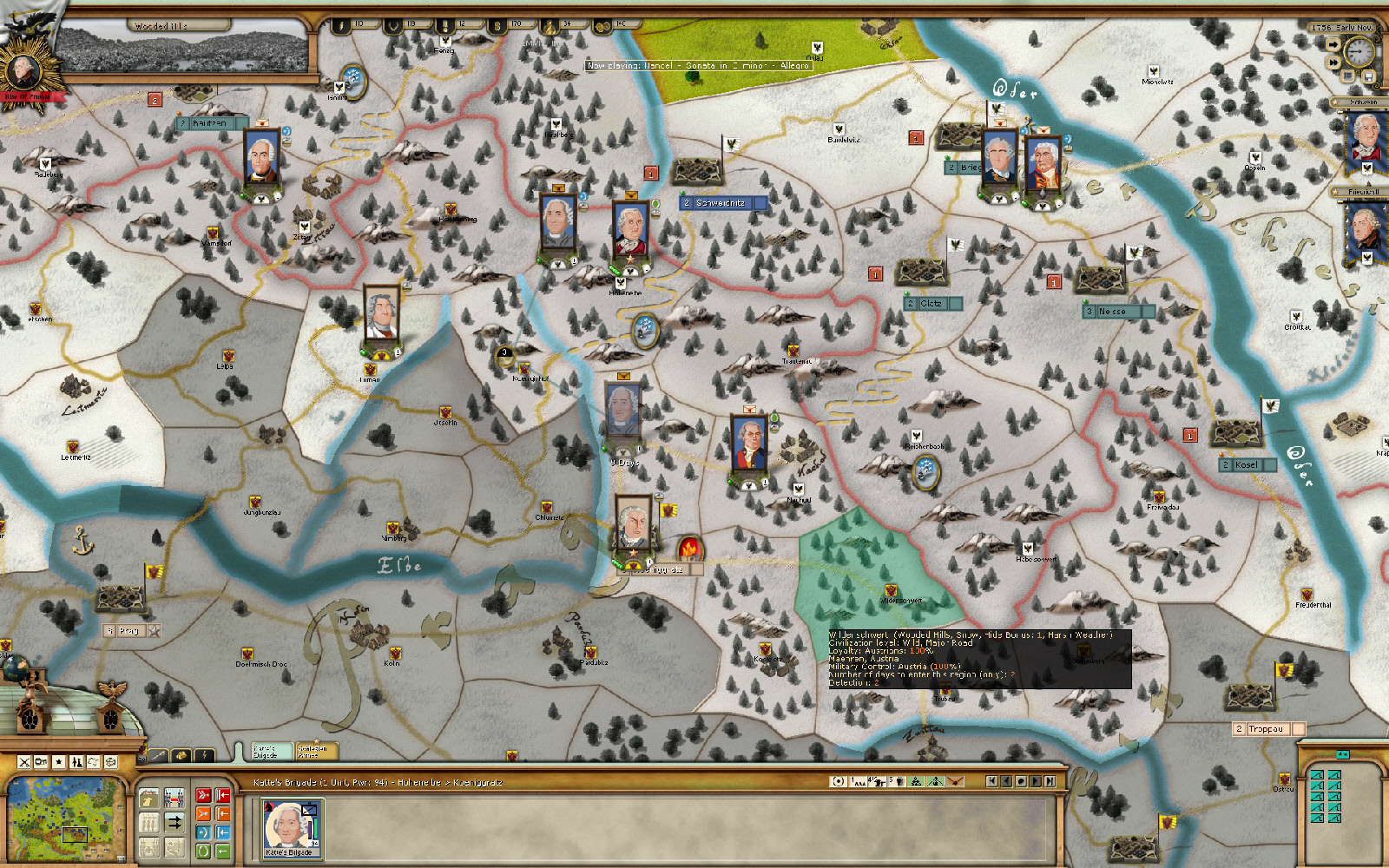Click the Schweidnitz region label
Image resolution: width=1389 pixels, height=868 pixels.
point(721,203)
